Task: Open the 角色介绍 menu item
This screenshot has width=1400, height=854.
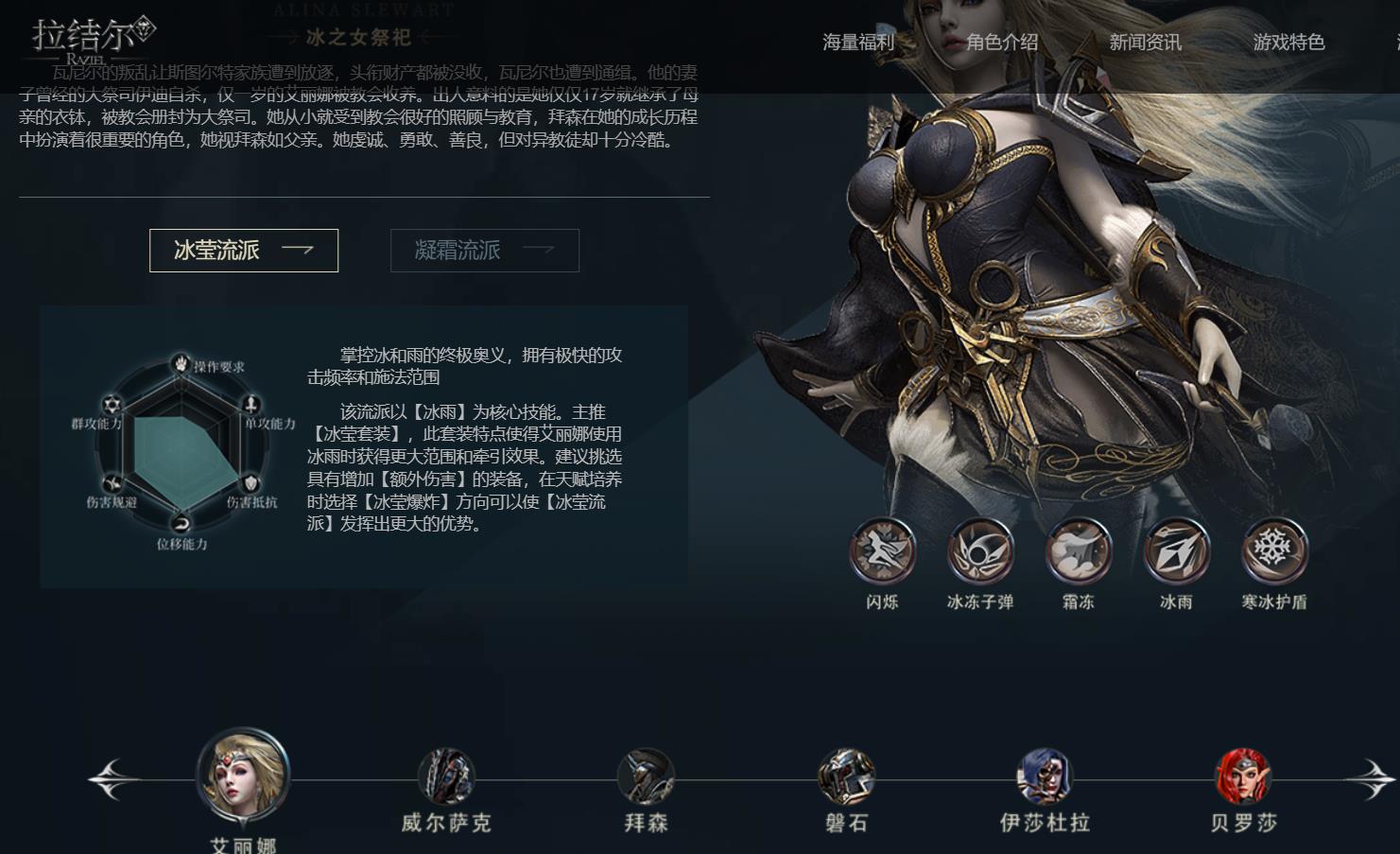Action: click(1001, 42)
